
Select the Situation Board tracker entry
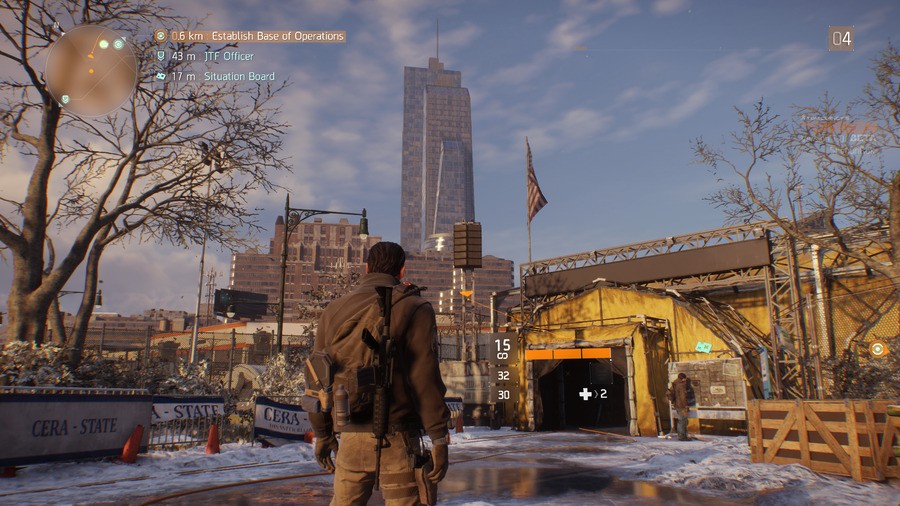(239, 76)
